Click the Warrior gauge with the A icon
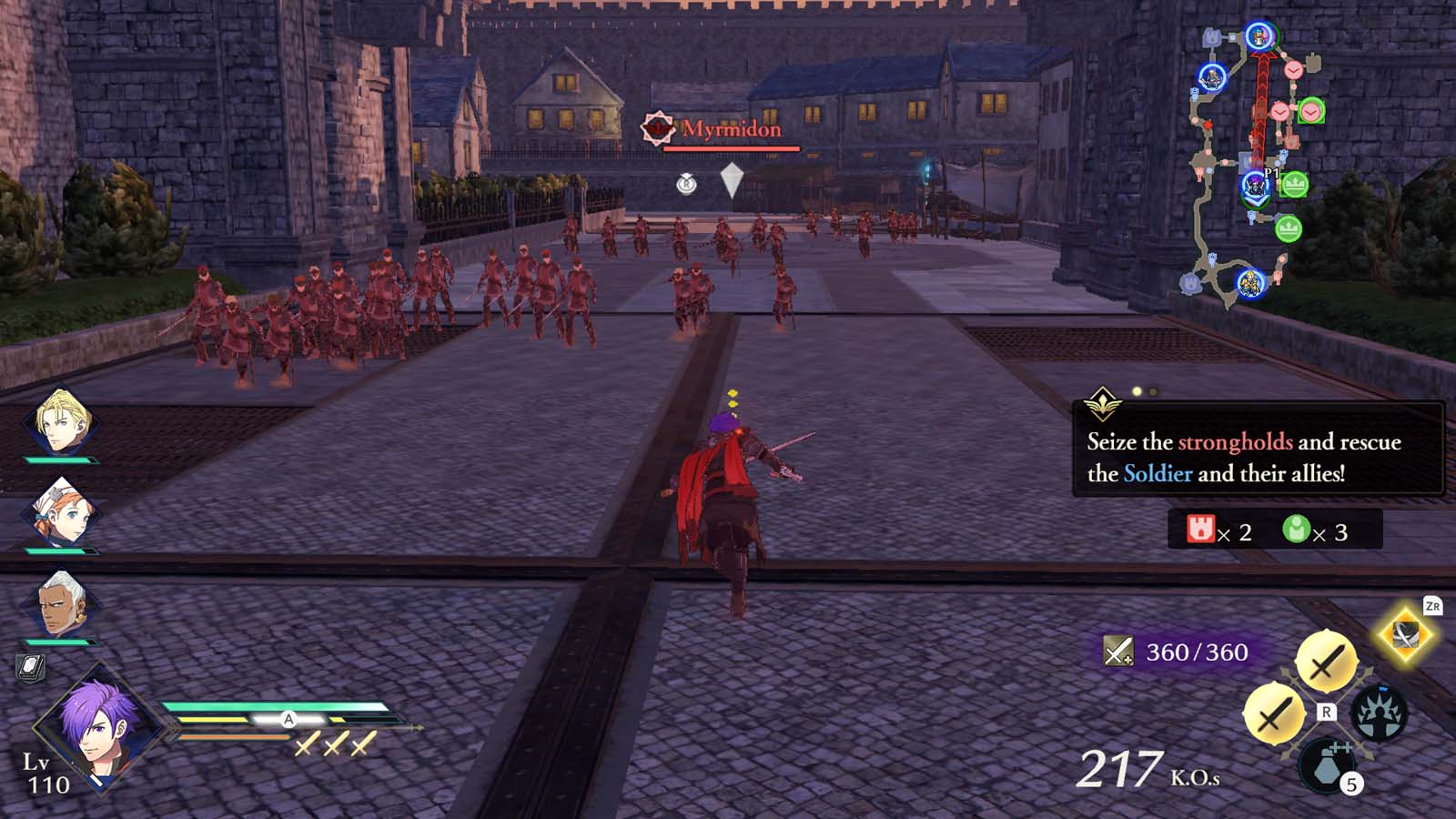 289,717
